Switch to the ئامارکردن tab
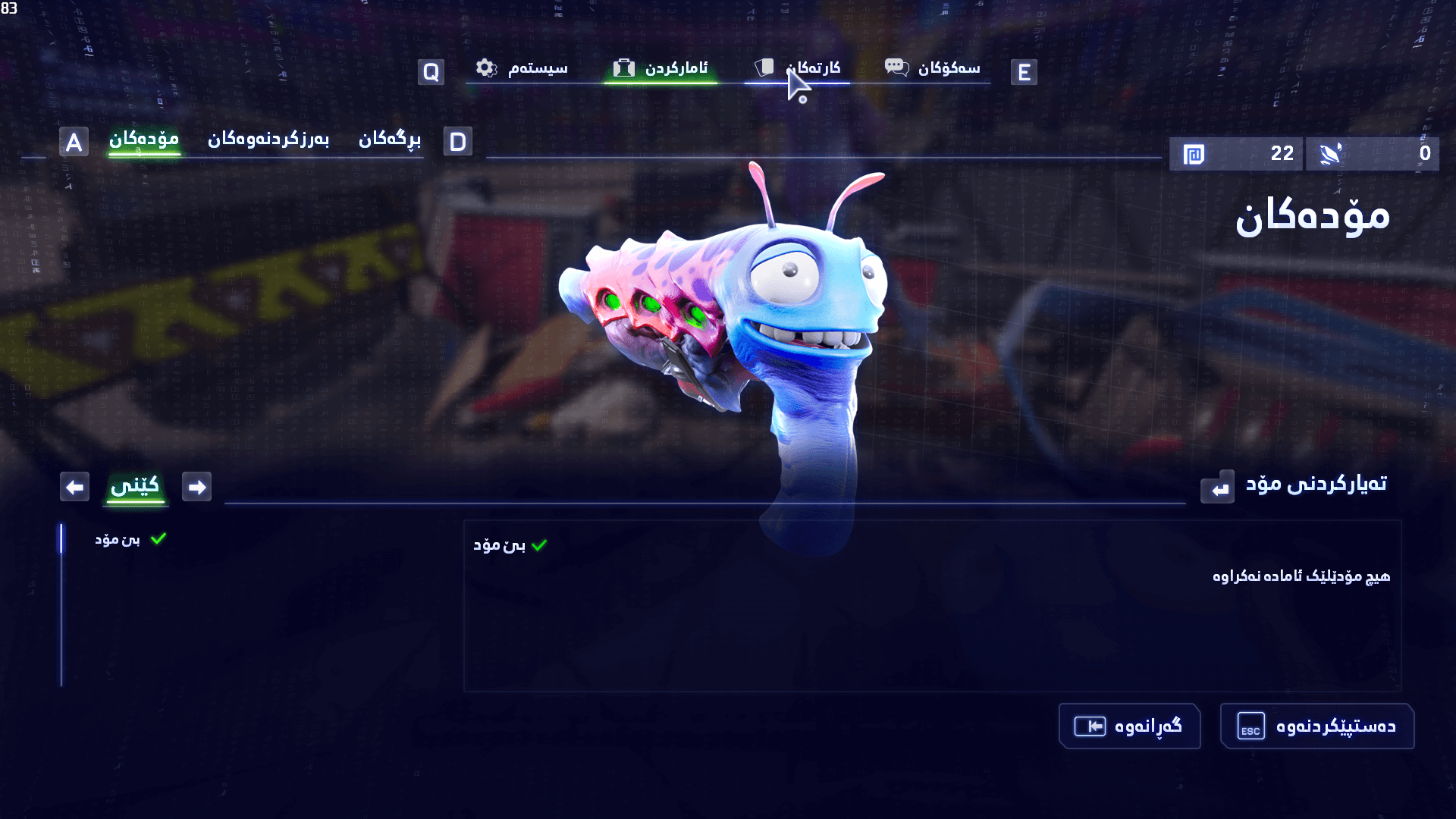The image size is (1456, 819). pyautogui.click(x=661, y=69)
